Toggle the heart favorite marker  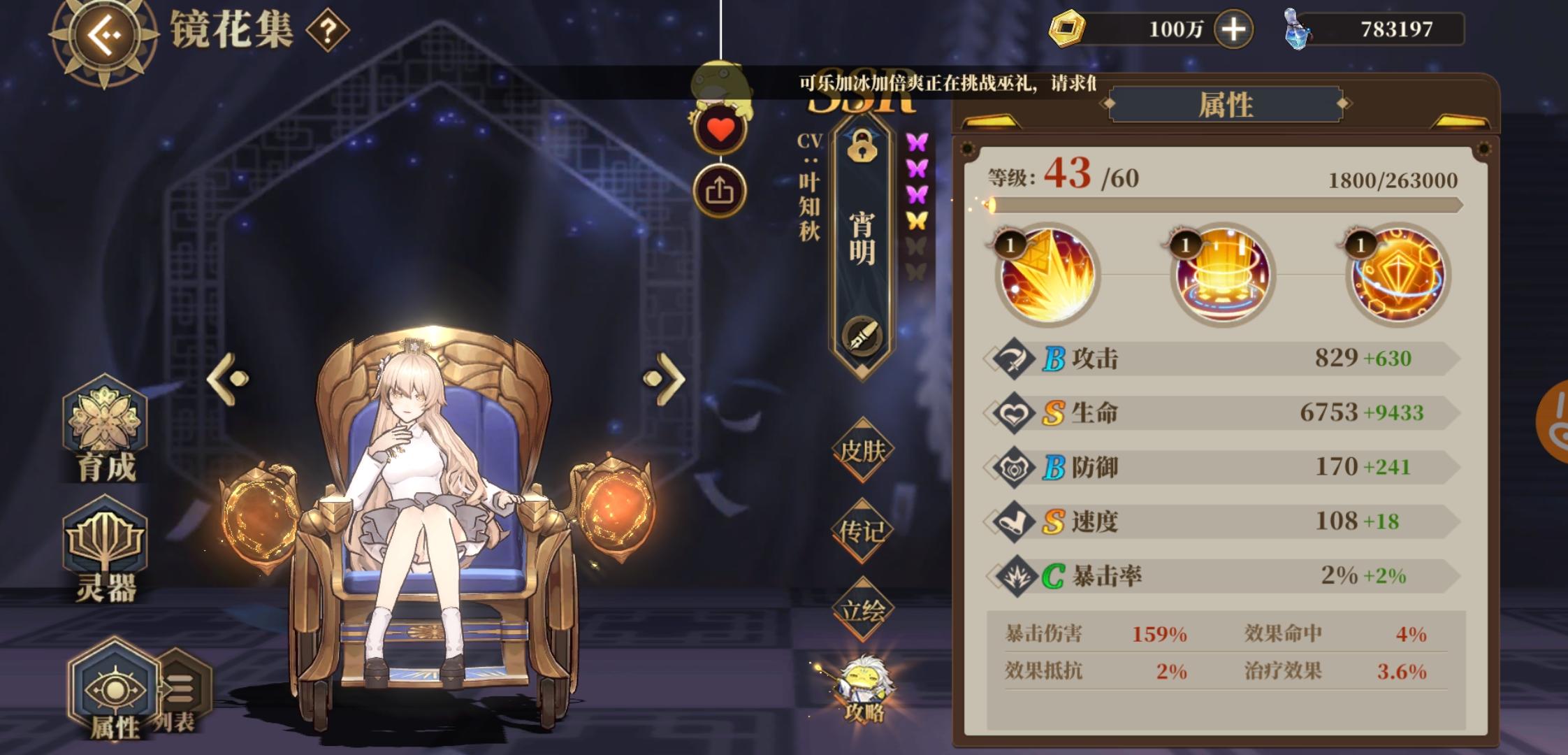pos(721,128)
